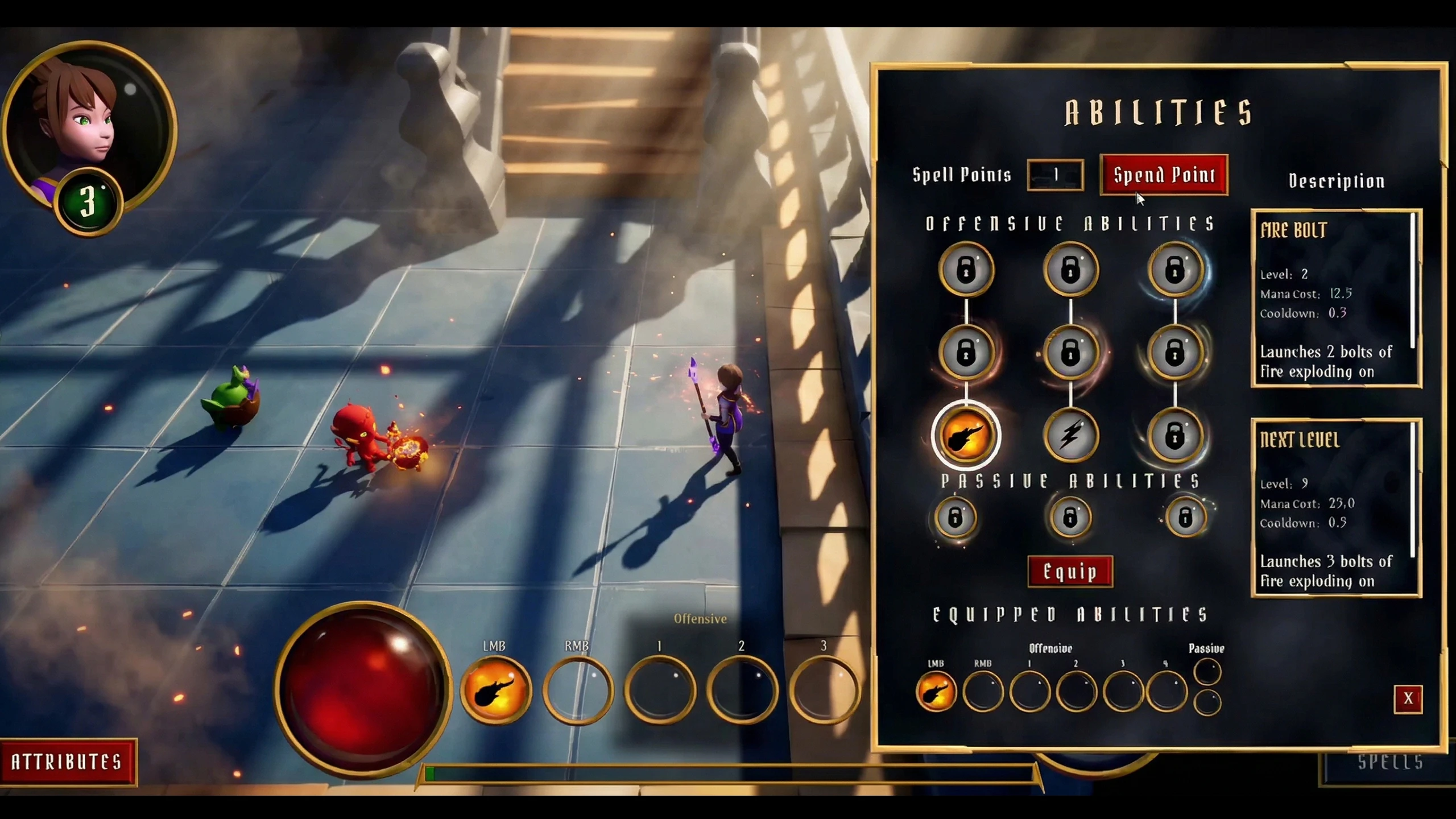The height and width of the screenshot is (819, 1456).
Task: Choose the equipped Fire Bolt in the panel's LMB slot
Action: [936, 692]
